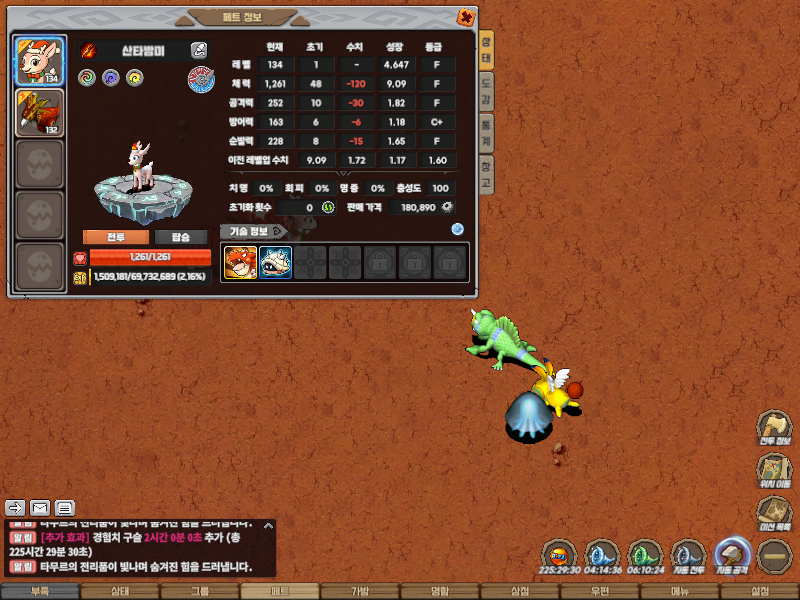Close the pet info window
This screenshot has height=600, width=800.
point(465,17)
